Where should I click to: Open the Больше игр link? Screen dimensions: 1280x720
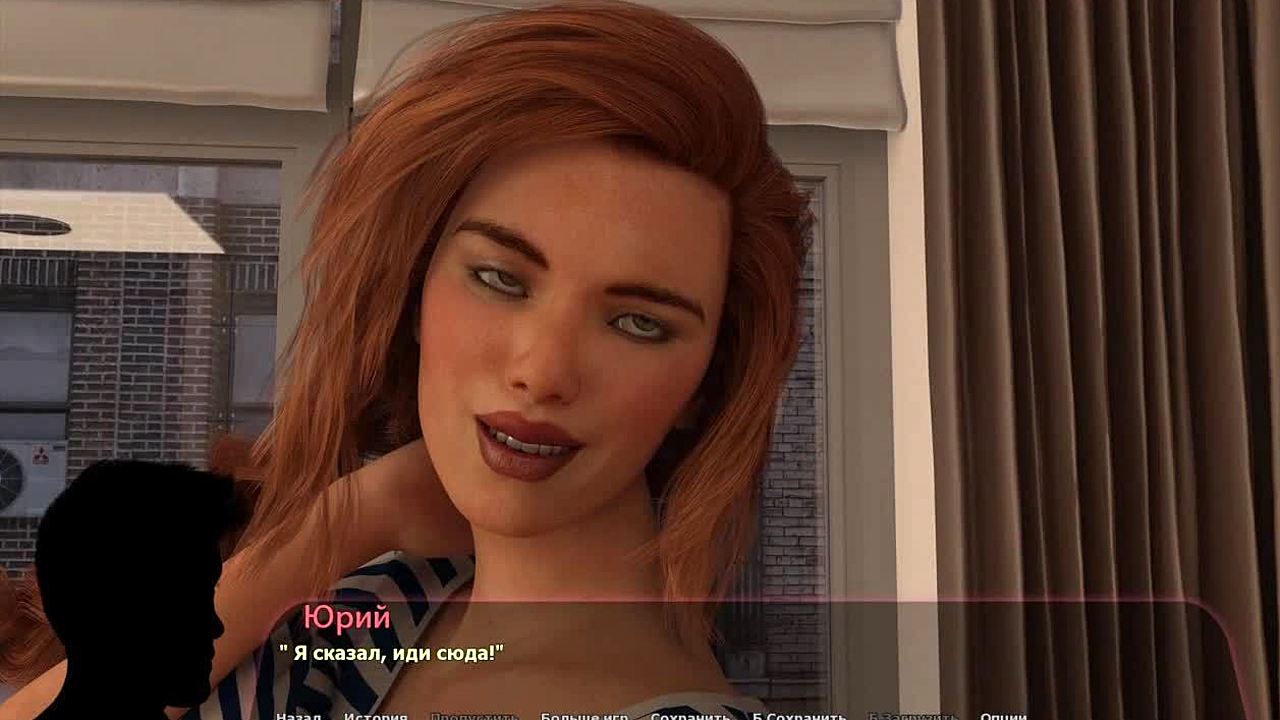584,716
